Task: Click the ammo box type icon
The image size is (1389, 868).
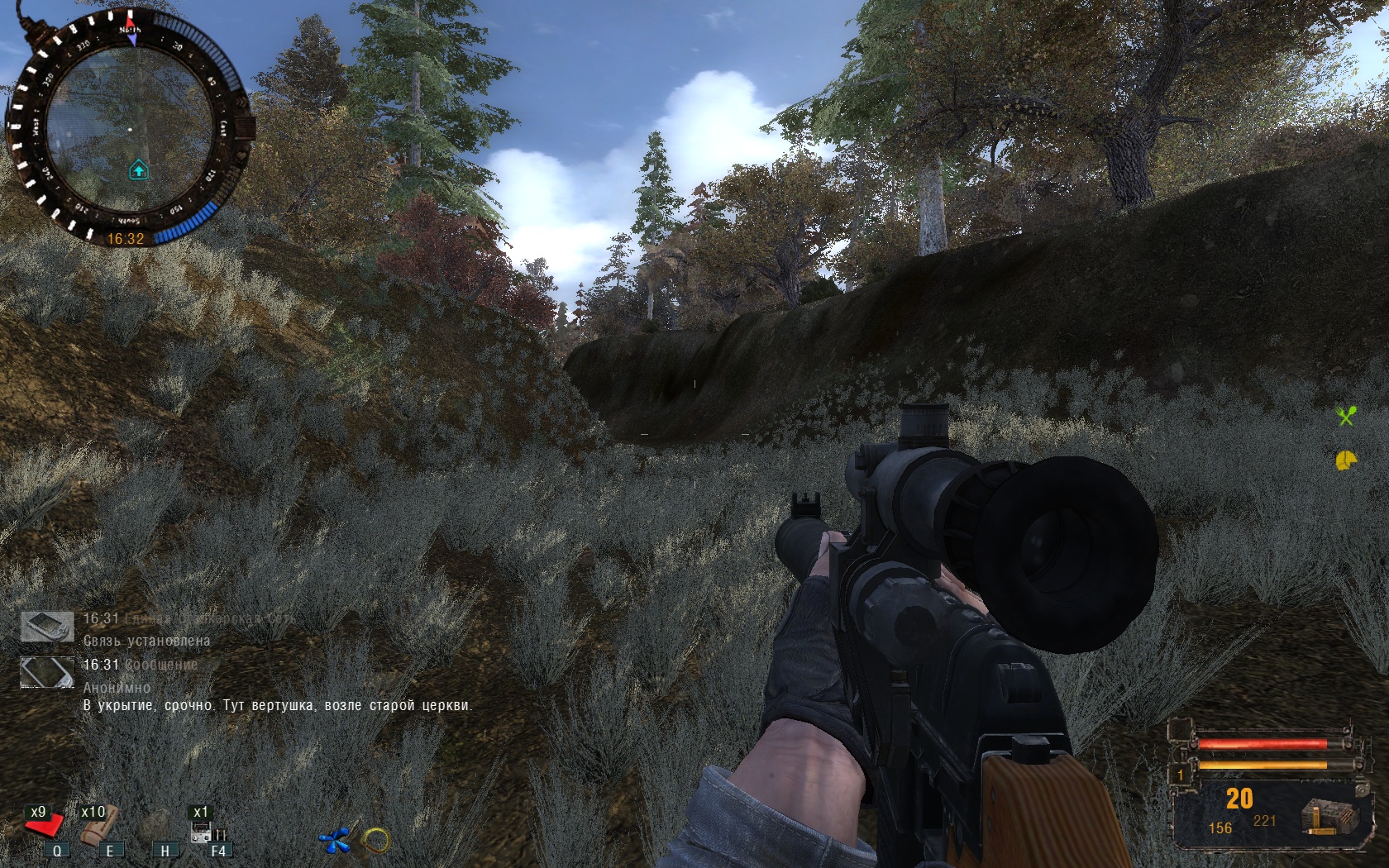Action: pyautogui.click(x=1329, y=816)
